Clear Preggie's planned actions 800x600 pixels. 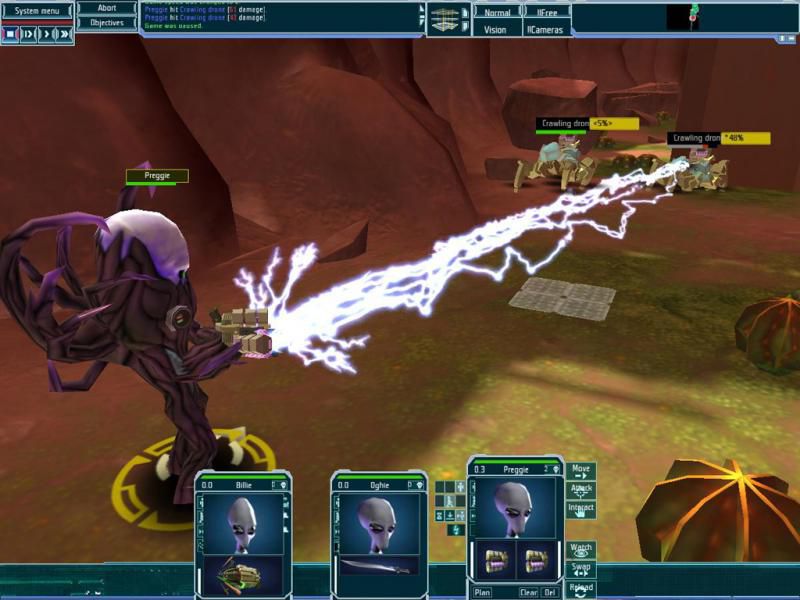coord(528,592)
